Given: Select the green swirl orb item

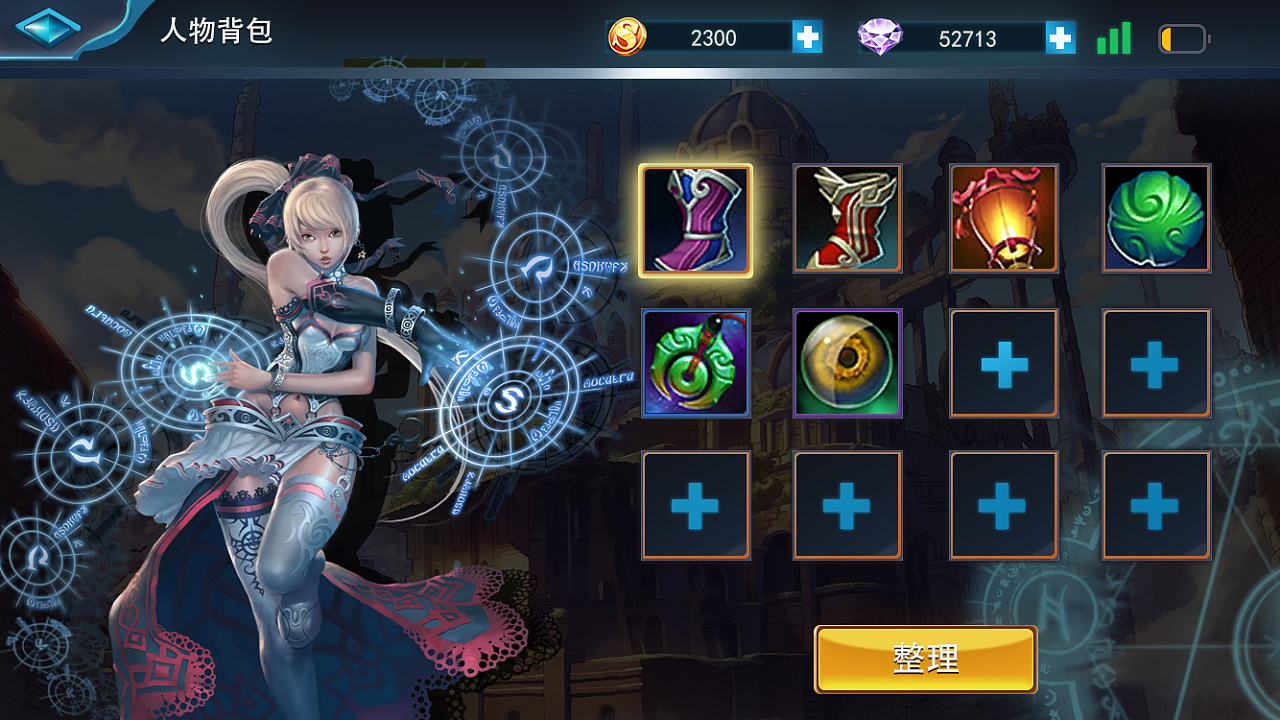Looking at the screenshot, I should pyautogui.click(x=1155, y=218).
